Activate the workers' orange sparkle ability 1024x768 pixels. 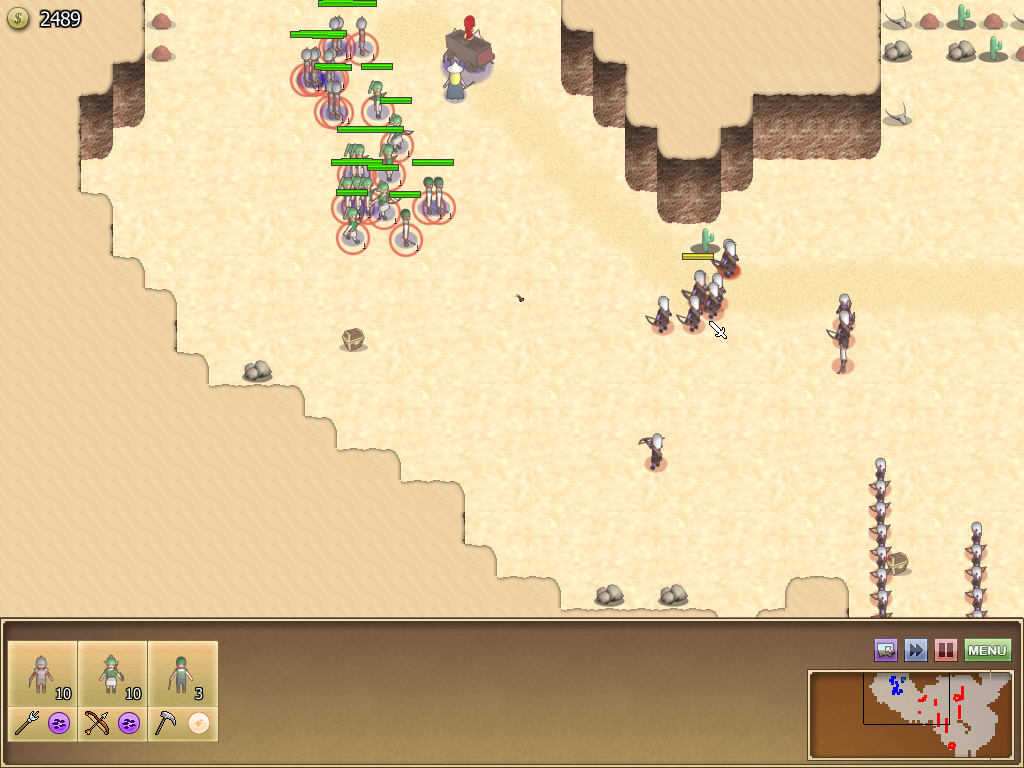[x=199, y=723]
